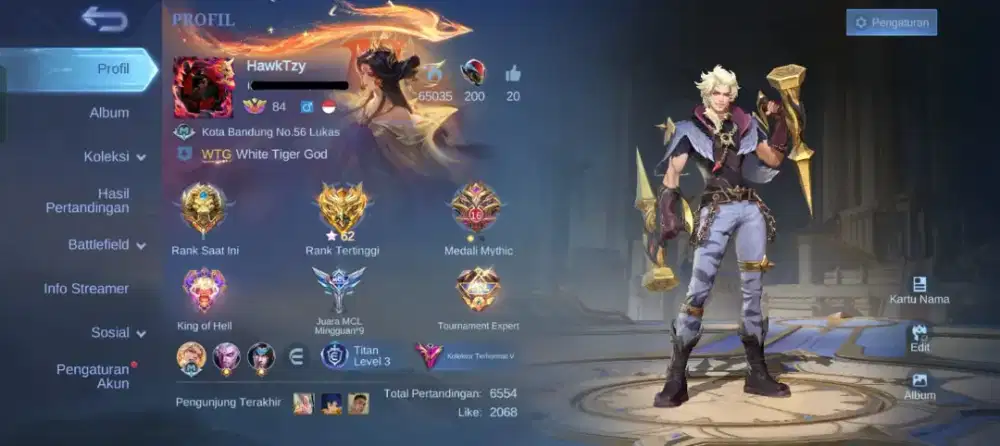View the Rank Saat Ini badge
The image size is (1000, 446).
[x=204, y=208]
